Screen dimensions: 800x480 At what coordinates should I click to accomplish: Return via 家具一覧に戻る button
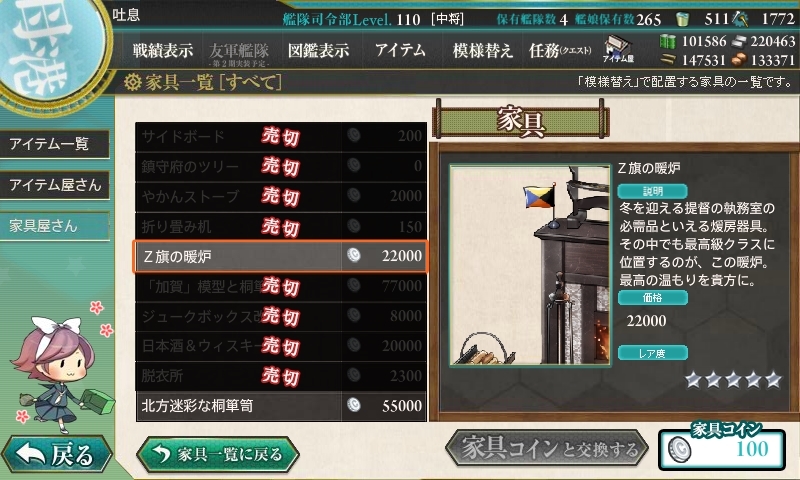pos(218,455)
